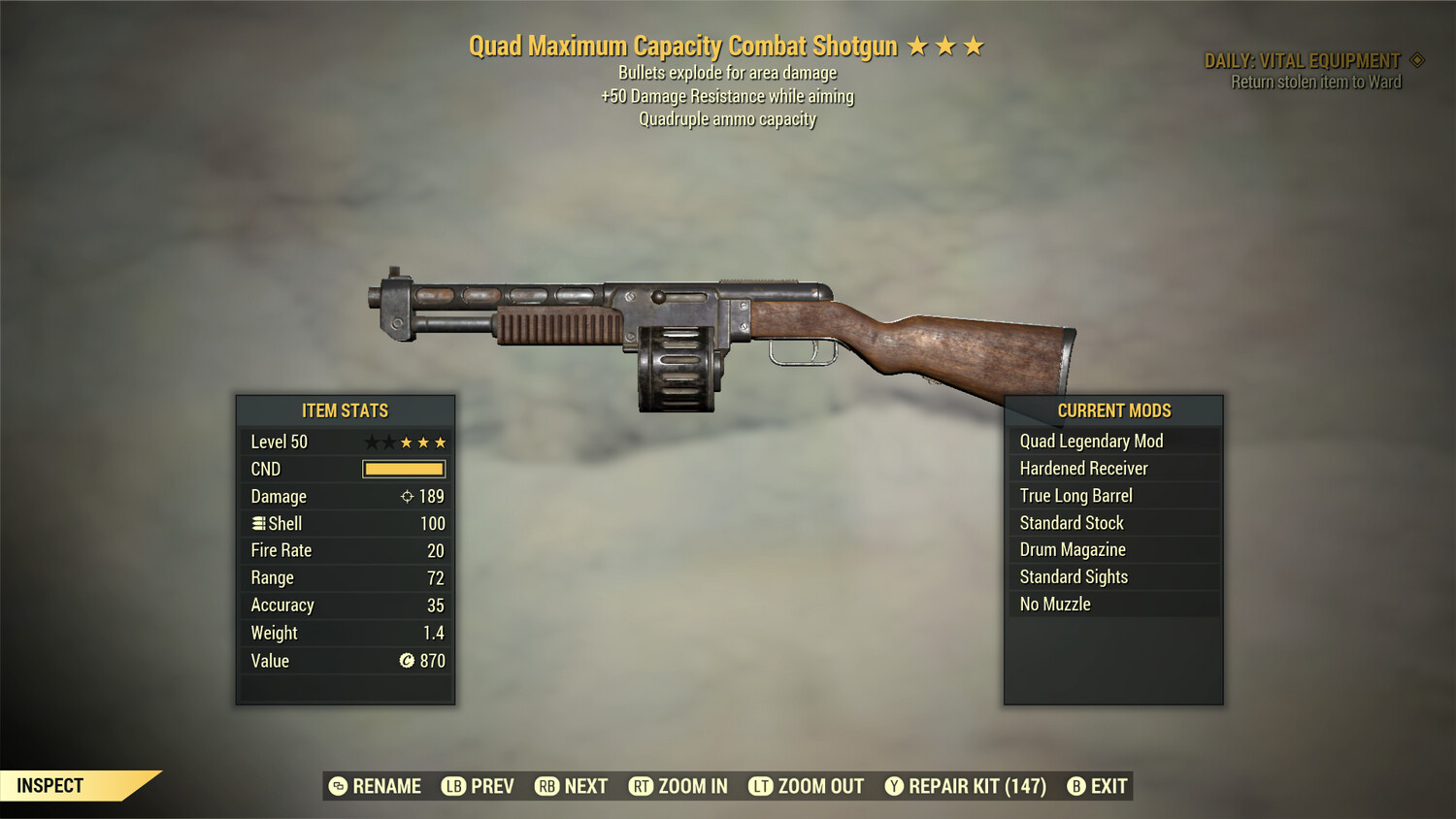Toggle the second star next to the shotgun name
This screenshot has width=1456, height=819.
pos(947,45)
